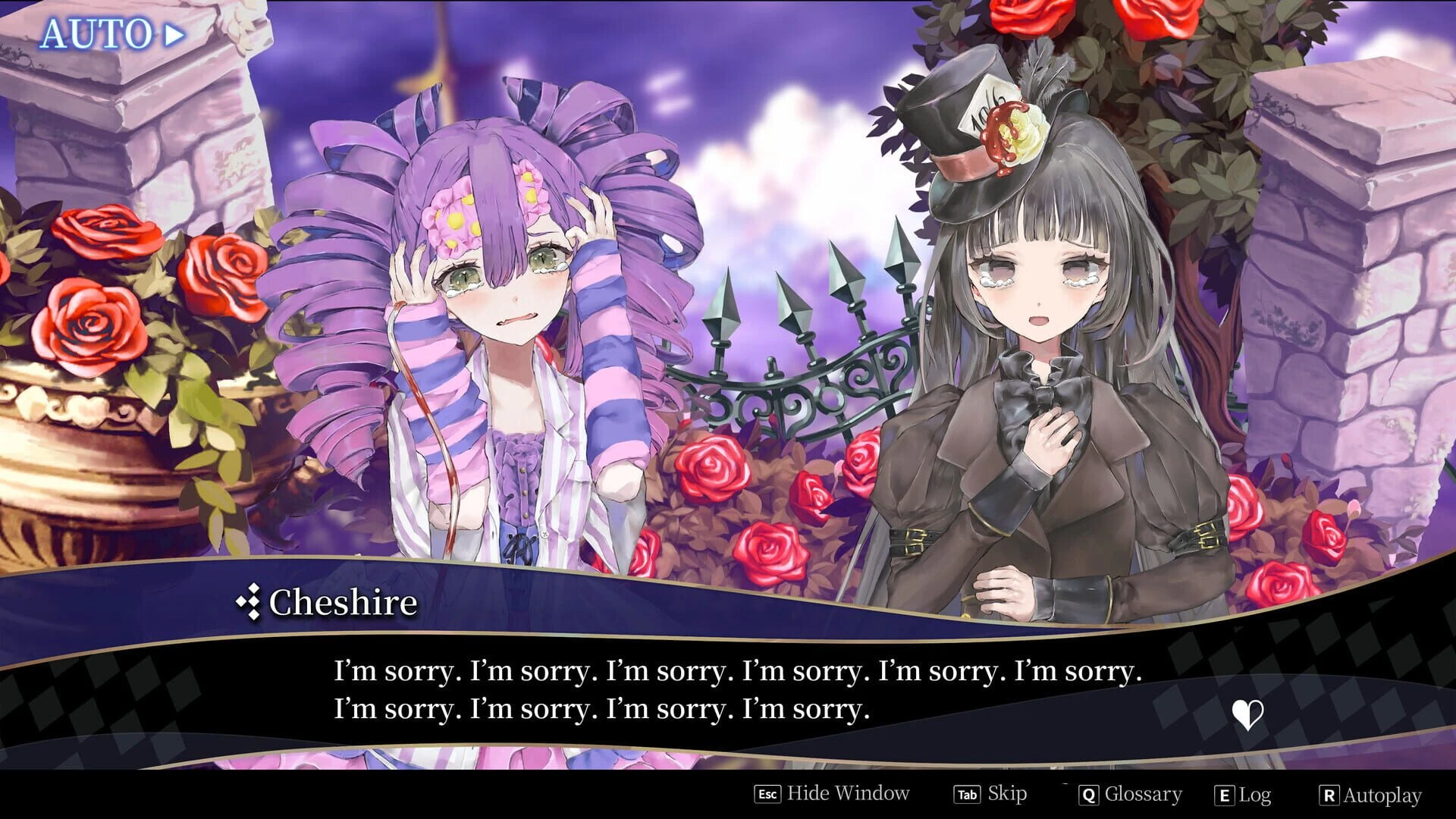Screen dimensions: 1456x819
Task: Open the dialogue Log
Action: (1243, 795)
